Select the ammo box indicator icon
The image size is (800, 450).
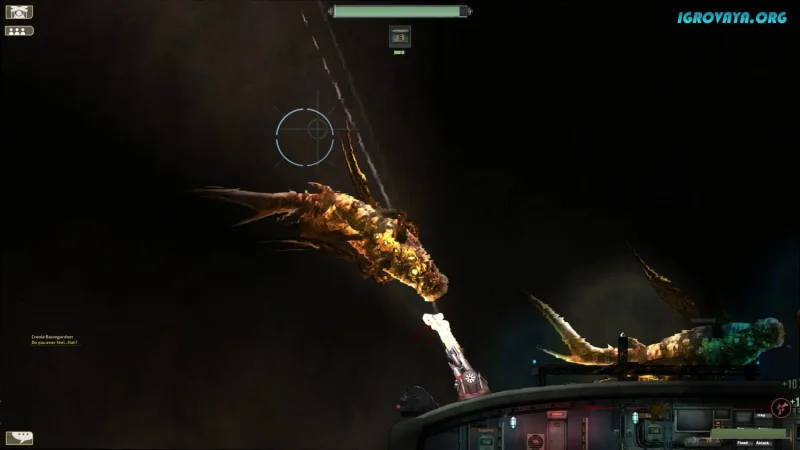click(399, 36)
